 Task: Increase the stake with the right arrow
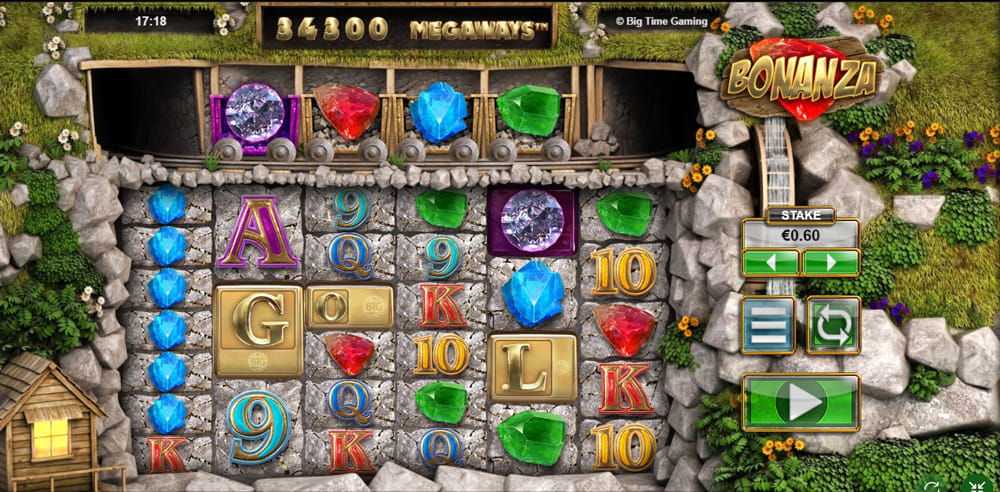(830, 263)
